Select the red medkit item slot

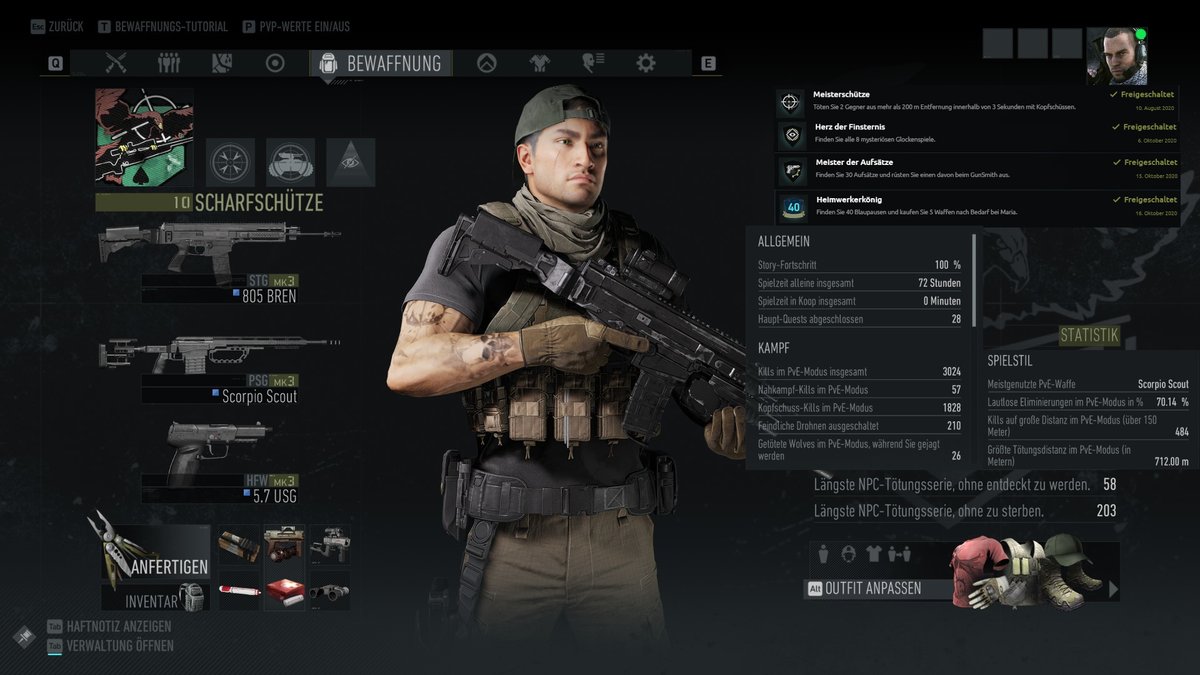click(x=285, y=590)
